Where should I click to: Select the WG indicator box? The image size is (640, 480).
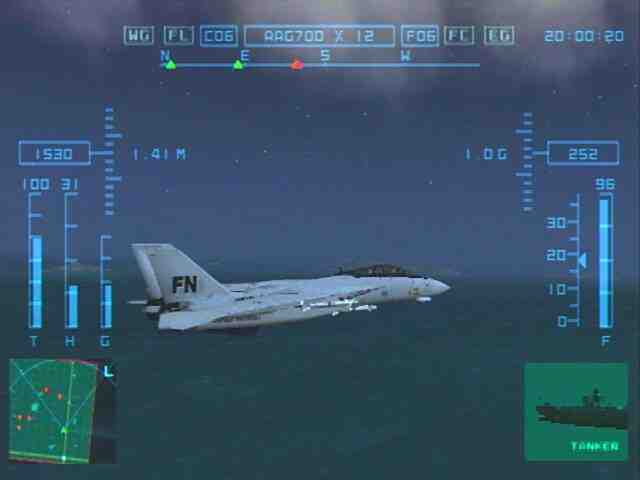139,36
